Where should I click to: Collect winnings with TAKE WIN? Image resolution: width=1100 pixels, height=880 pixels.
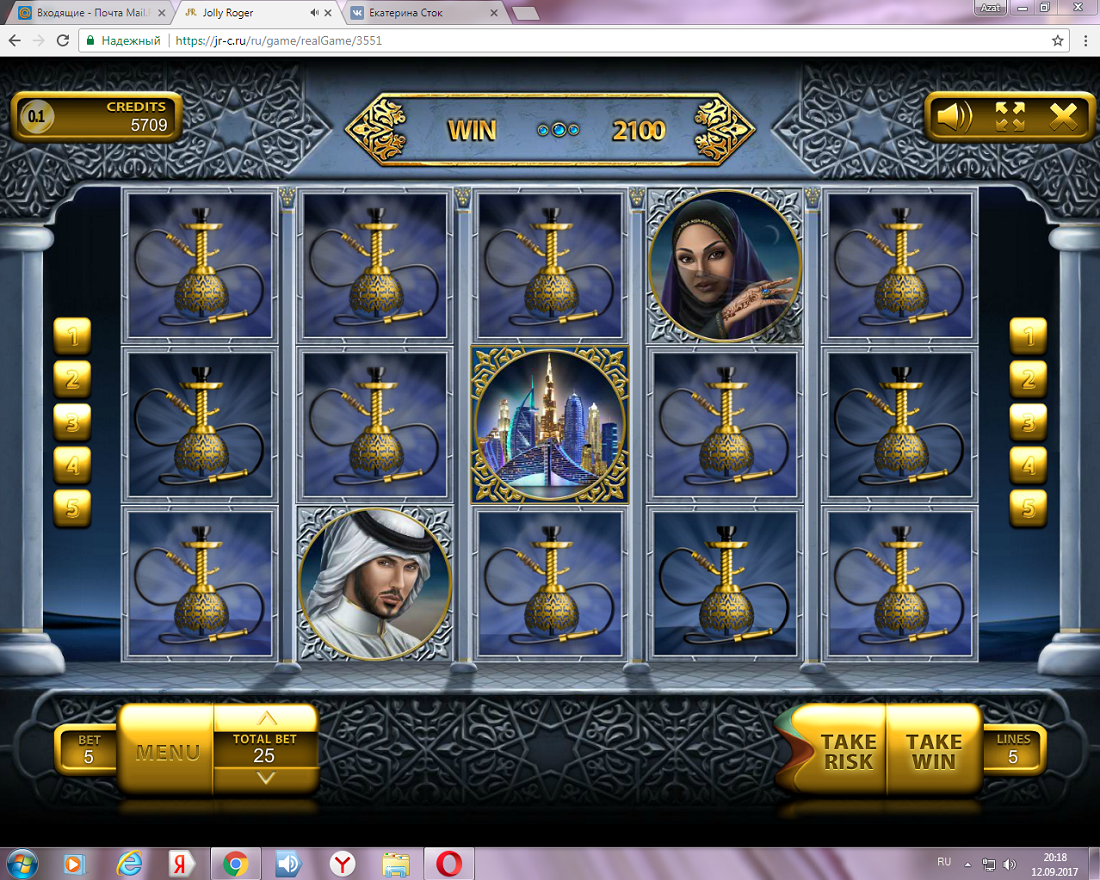pyautogui.click(x=933, y=751)
